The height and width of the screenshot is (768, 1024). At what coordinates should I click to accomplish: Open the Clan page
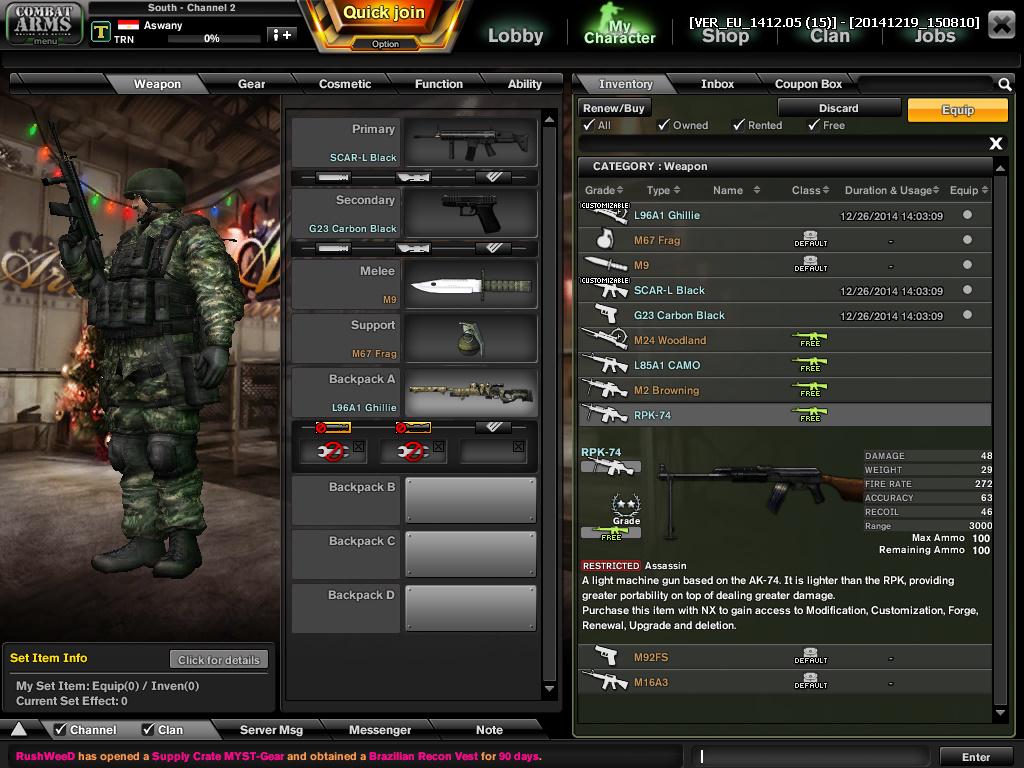829,36
